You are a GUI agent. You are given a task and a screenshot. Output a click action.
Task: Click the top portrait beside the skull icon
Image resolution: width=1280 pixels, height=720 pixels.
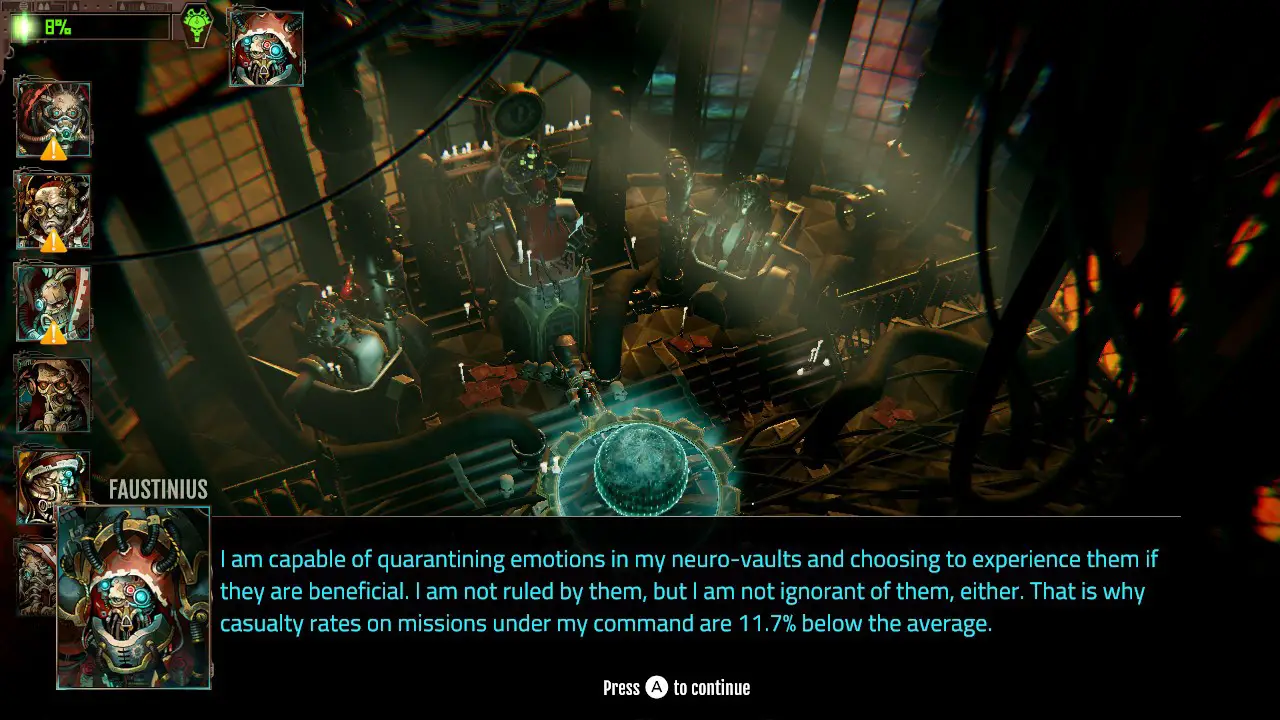[x=266, y=48]
